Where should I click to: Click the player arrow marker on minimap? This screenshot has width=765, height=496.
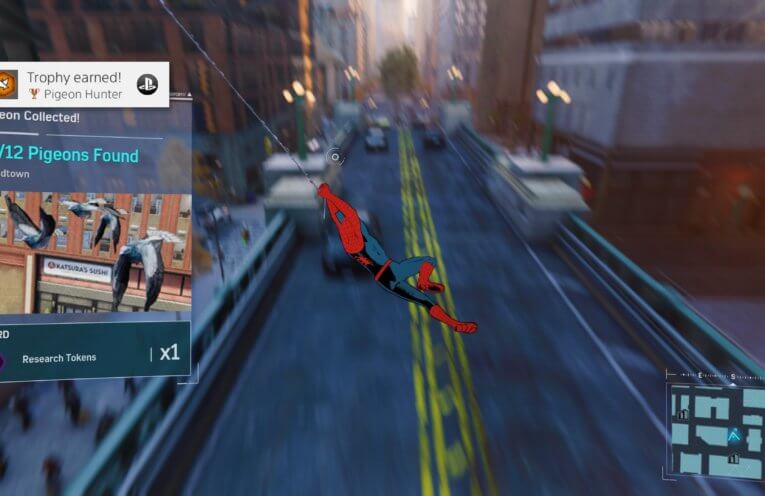click(x=735, y=435)
